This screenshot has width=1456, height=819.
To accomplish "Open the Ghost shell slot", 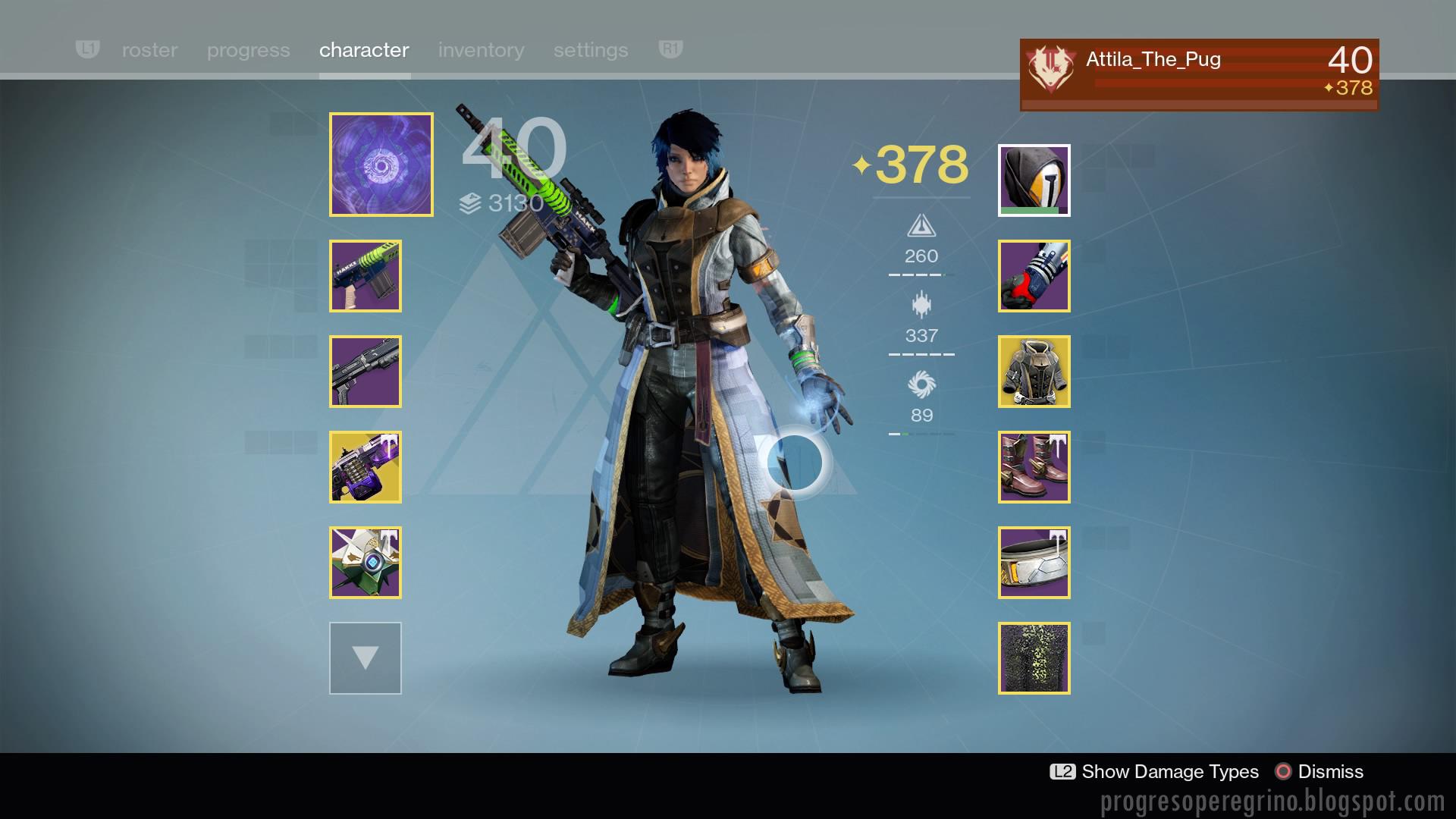I will click(366, 563).
